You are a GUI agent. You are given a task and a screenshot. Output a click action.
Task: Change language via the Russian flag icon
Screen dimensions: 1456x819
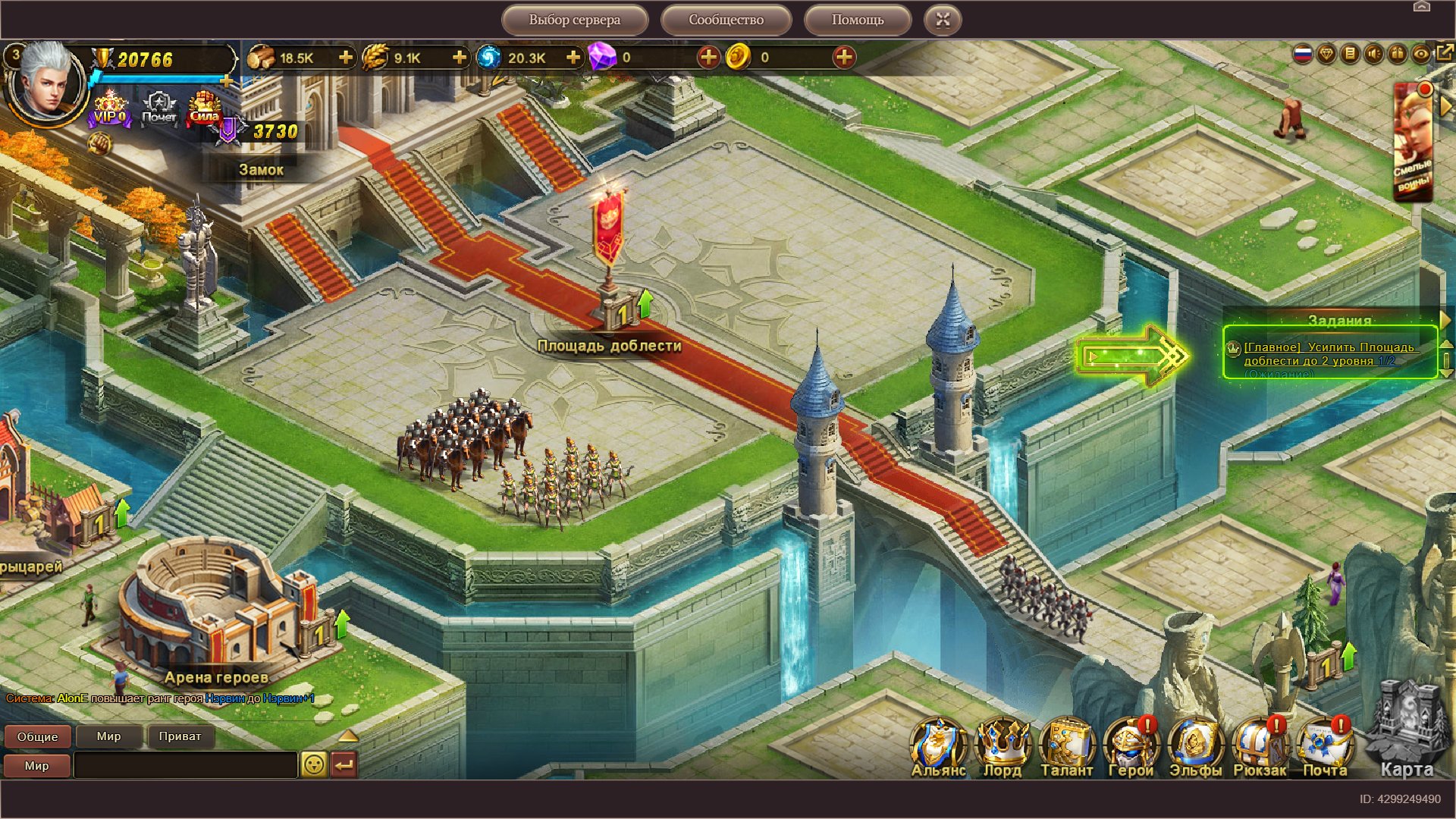1302,54
